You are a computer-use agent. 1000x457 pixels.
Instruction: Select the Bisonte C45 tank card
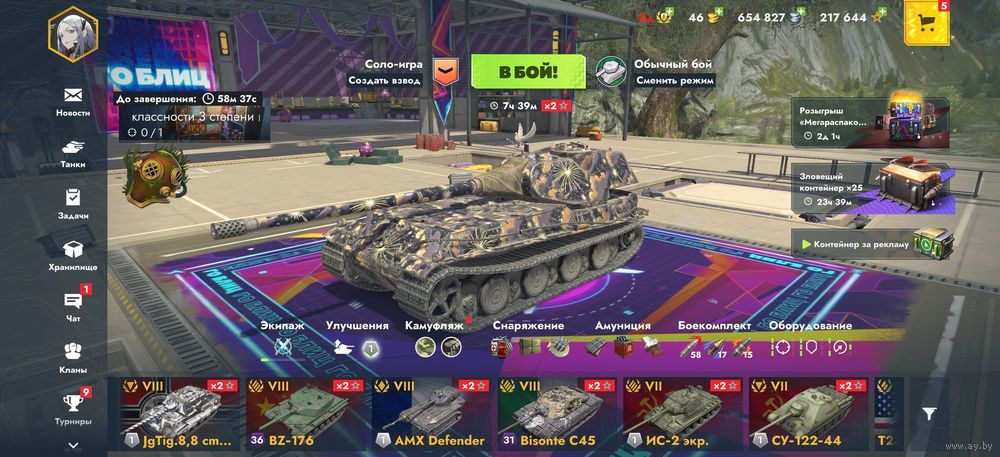pos(558,413)
